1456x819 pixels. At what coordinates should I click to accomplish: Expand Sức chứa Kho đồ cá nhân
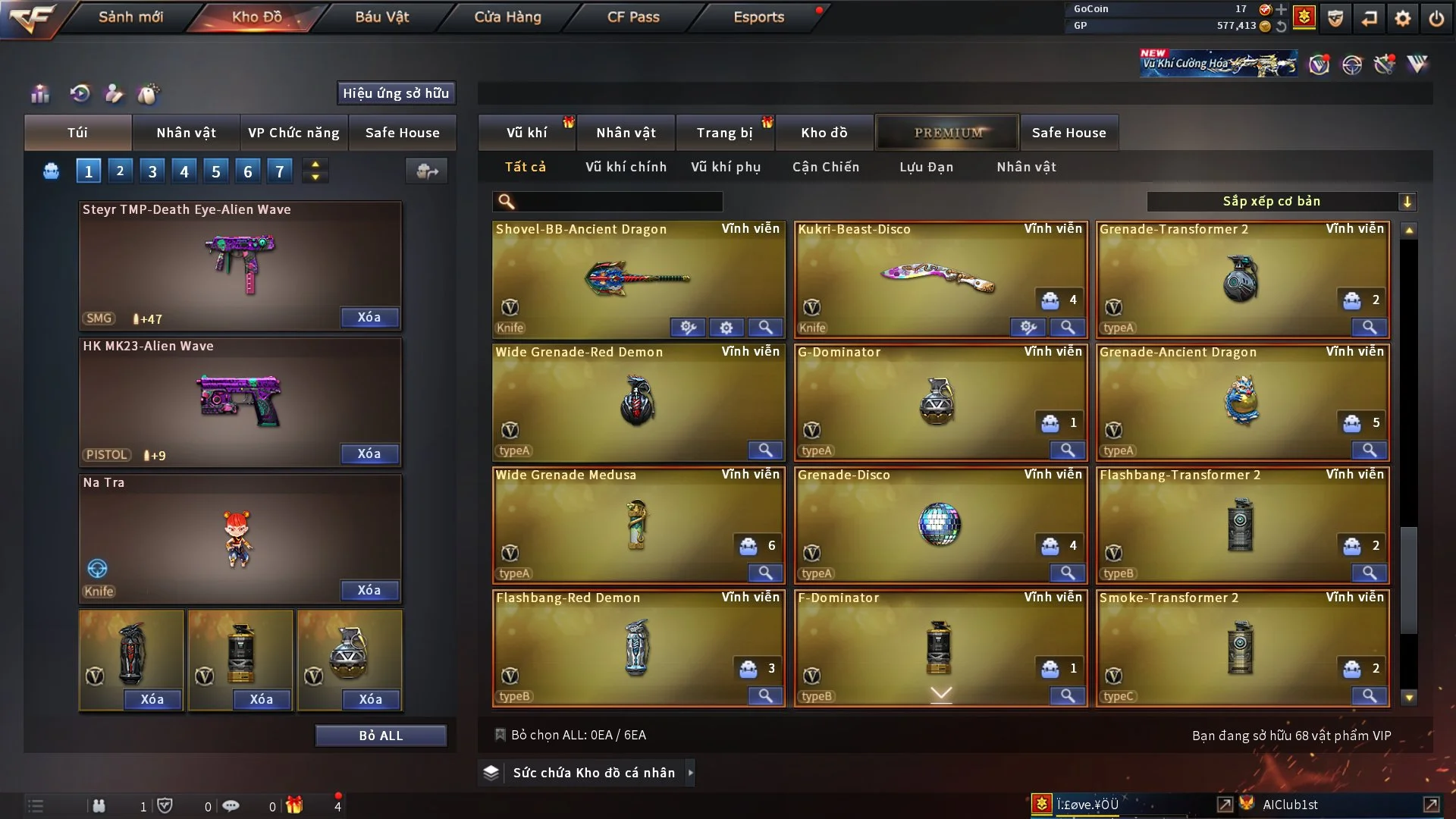(x=593, y=773)
